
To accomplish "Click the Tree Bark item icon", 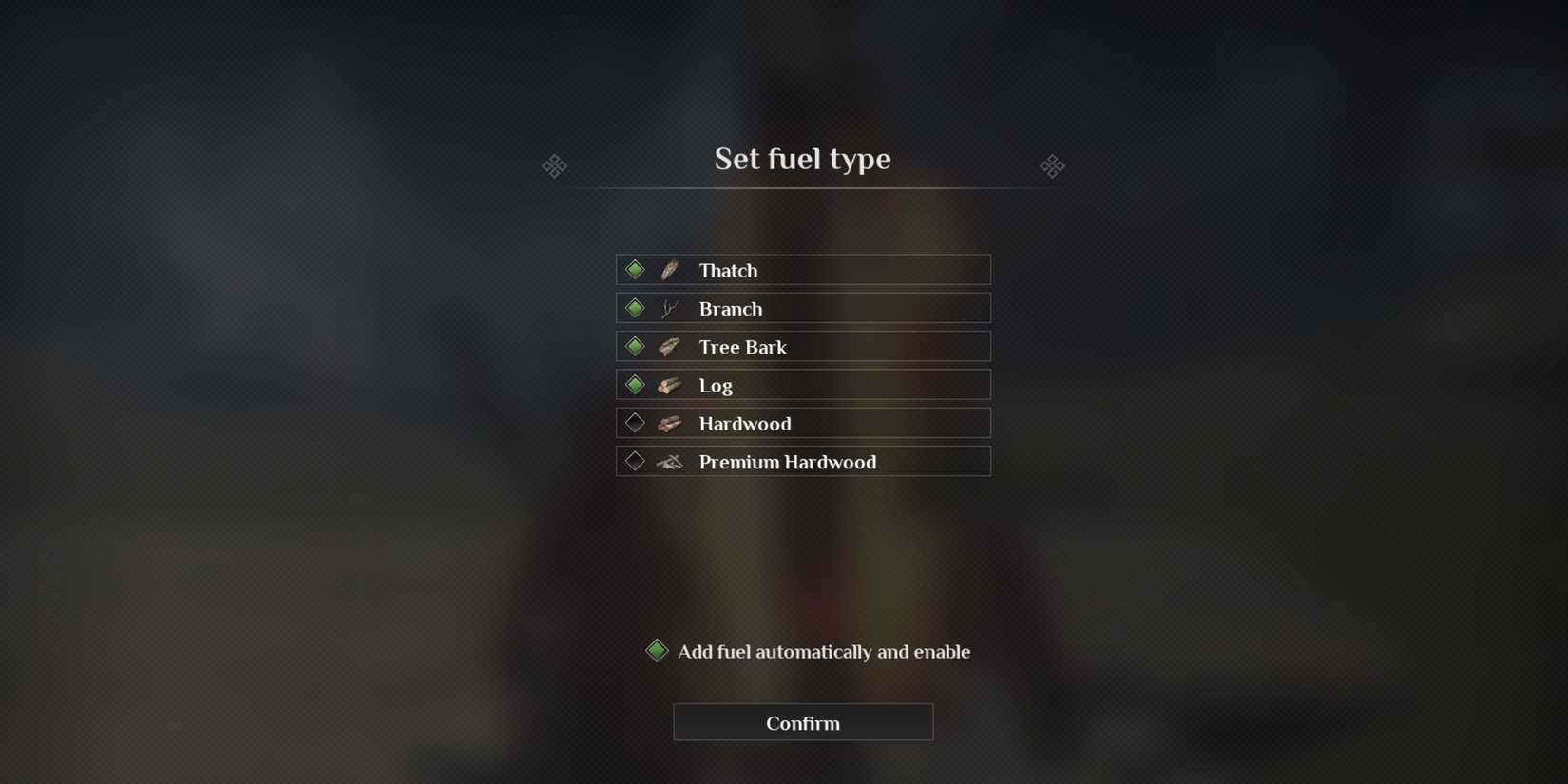I will (x=668, y=346).
